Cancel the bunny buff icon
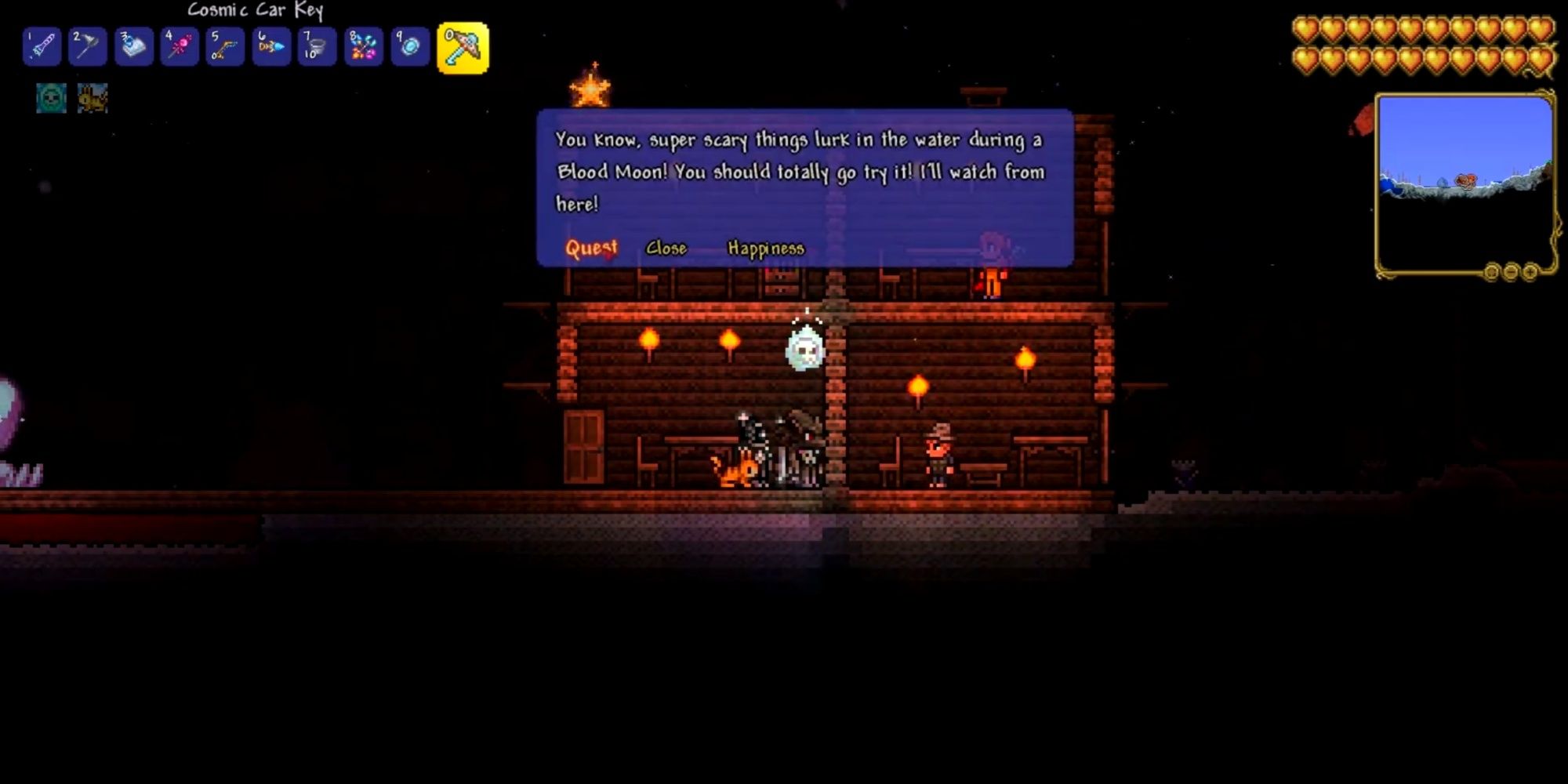 [93, 100]
